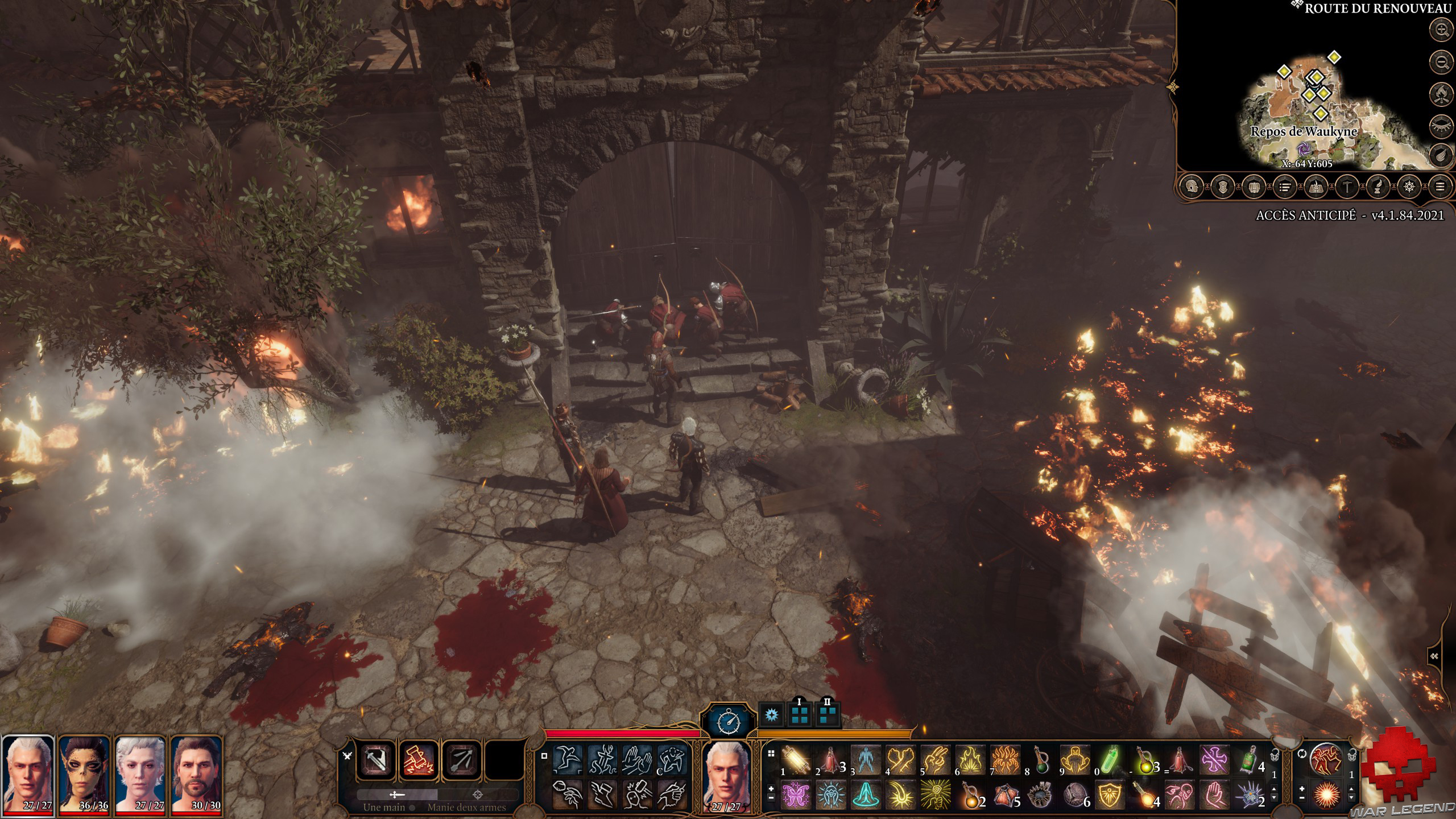The height and width of the screenshot is (819, 1456).
Task: Toggle the closed-eye stealth button
Action: [1441, 126]
